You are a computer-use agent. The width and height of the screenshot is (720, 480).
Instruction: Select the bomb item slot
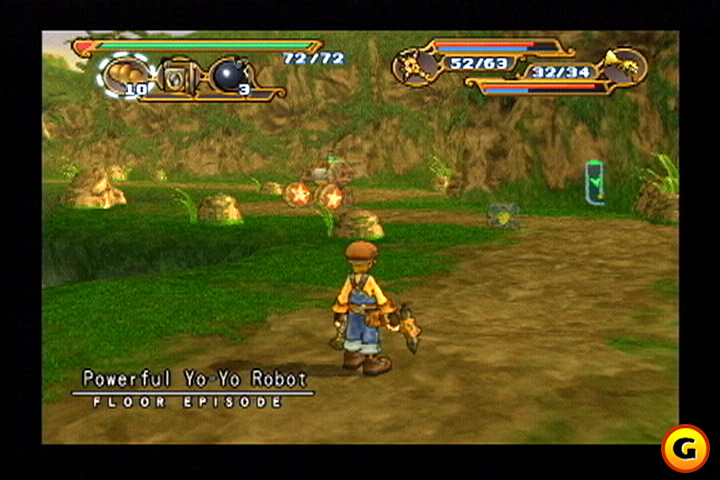coord(229,75)
